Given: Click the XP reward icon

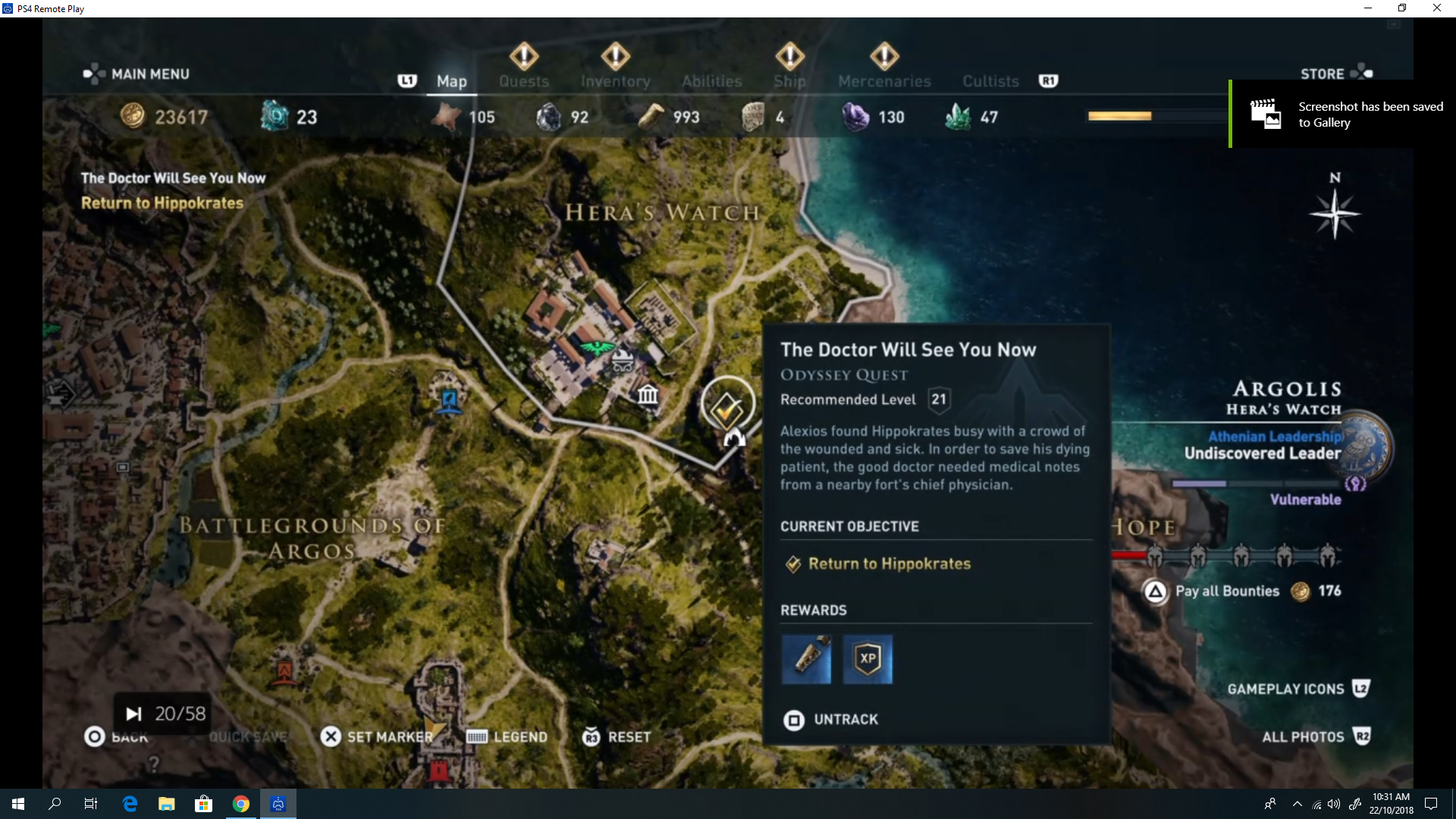Looking at the screenshot, I should click(868, 659).
